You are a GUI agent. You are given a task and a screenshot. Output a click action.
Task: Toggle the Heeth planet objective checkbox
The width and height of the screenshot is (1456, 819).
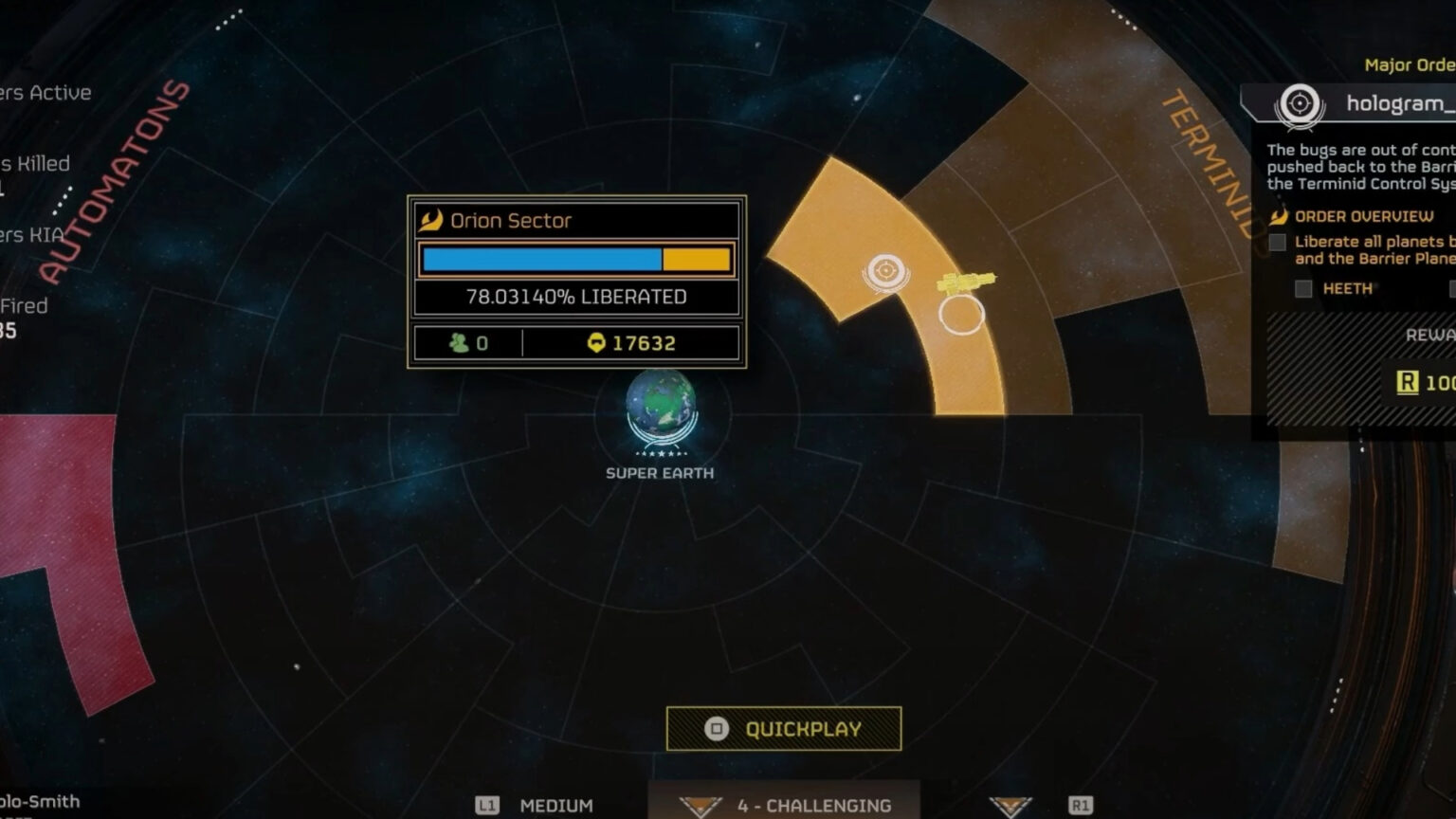coord(1303,288)
